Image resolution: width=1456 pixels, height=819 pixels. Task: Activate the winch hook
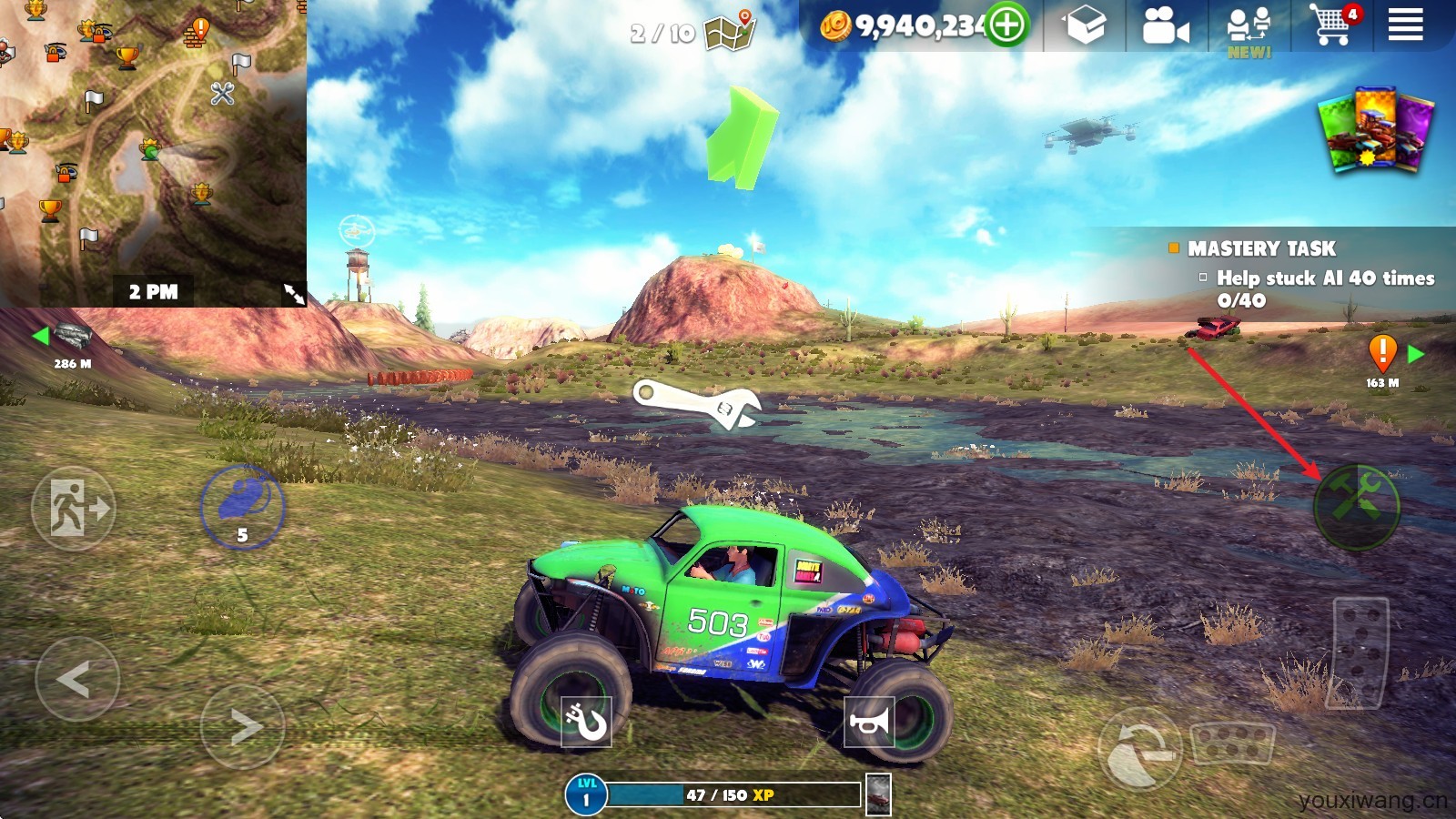pos(585,722)
